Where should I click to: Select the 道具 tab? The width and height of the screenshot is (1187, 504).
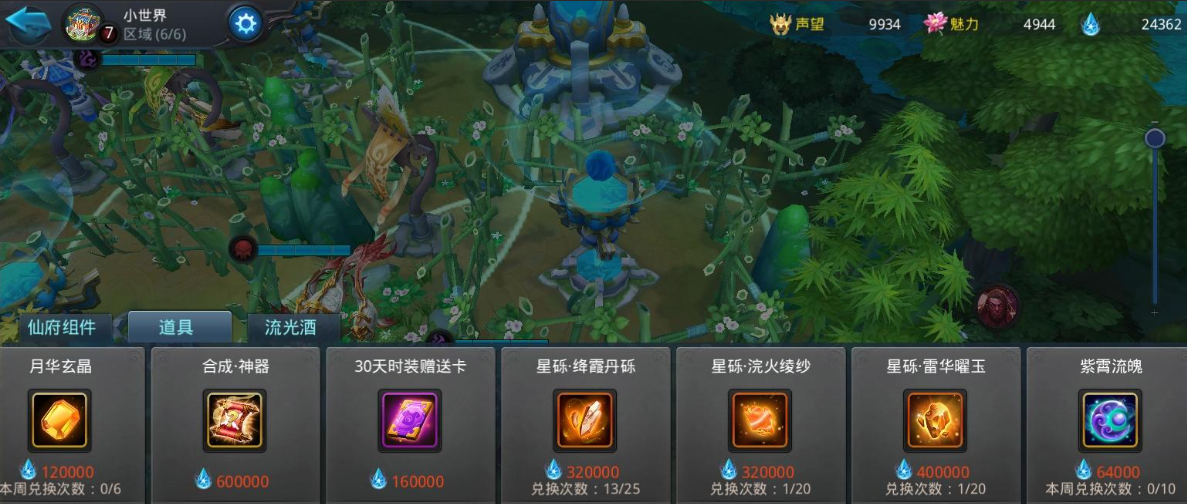(176, 326)
